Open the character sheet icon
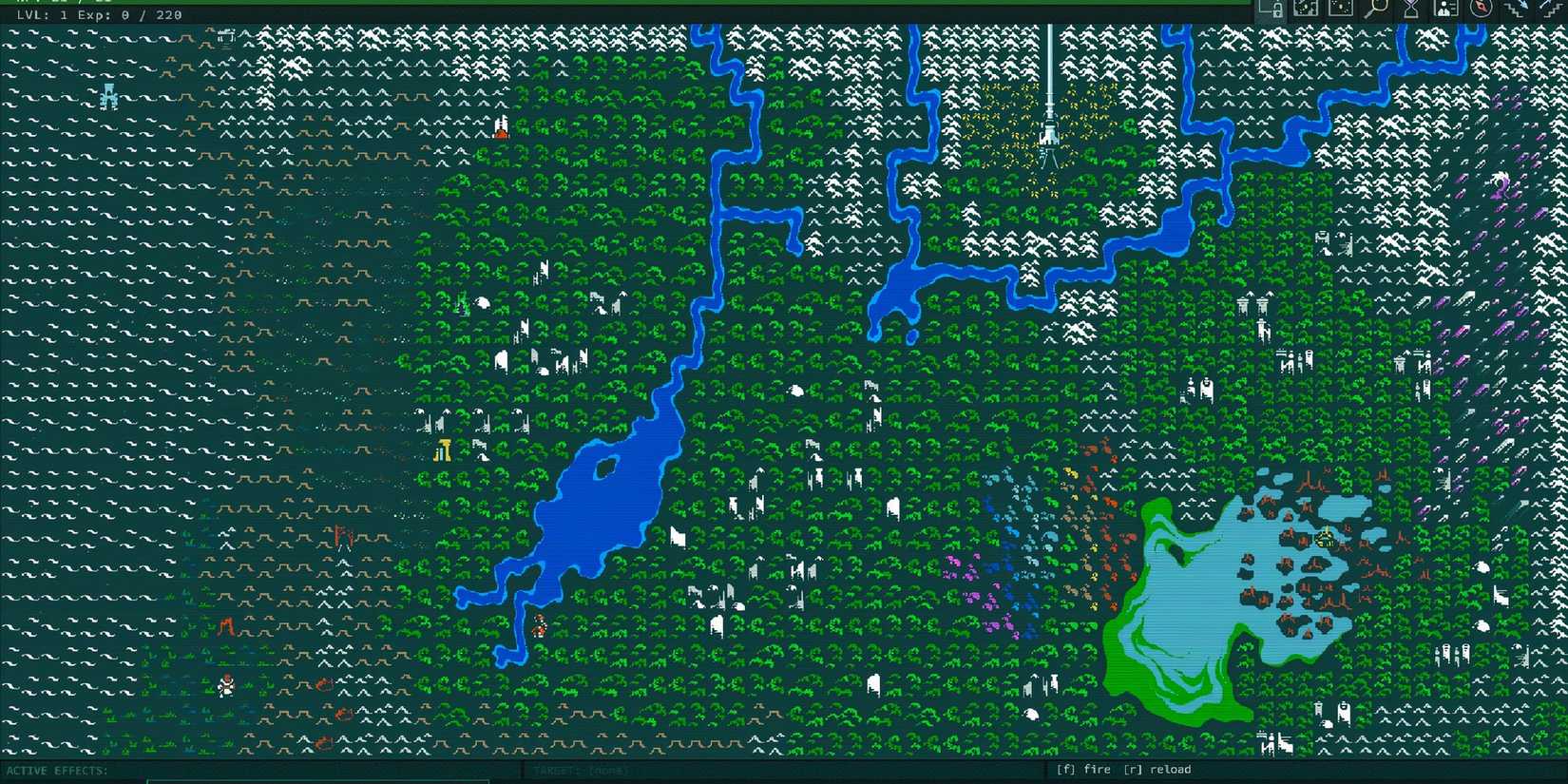The width and height of the screenshot is (1568, 784). coord(1444,10)
